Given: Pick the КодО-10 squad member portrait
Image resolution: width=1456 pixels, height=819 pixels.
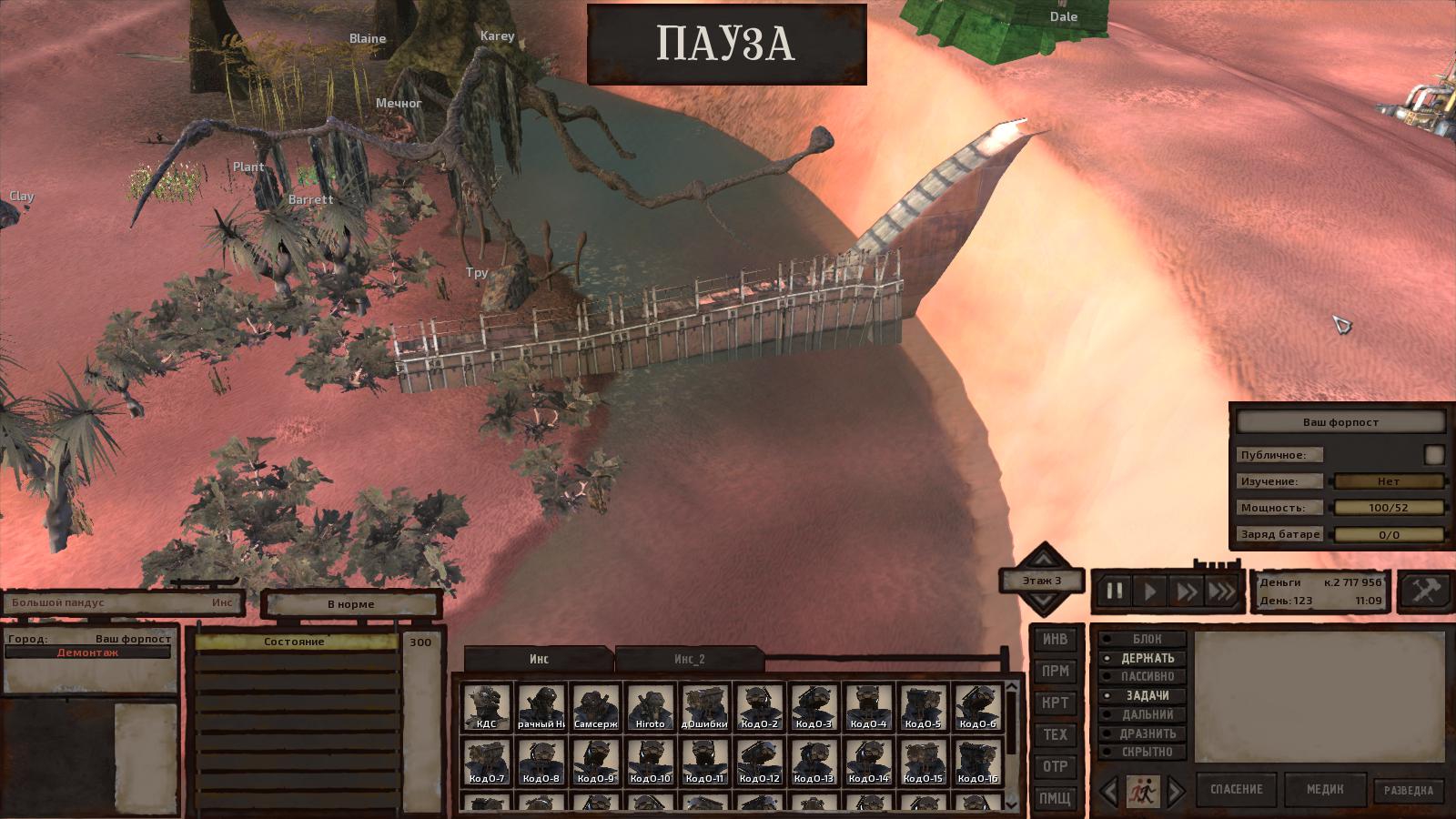Looking at the screenshot, I should (x=651, y=762).
